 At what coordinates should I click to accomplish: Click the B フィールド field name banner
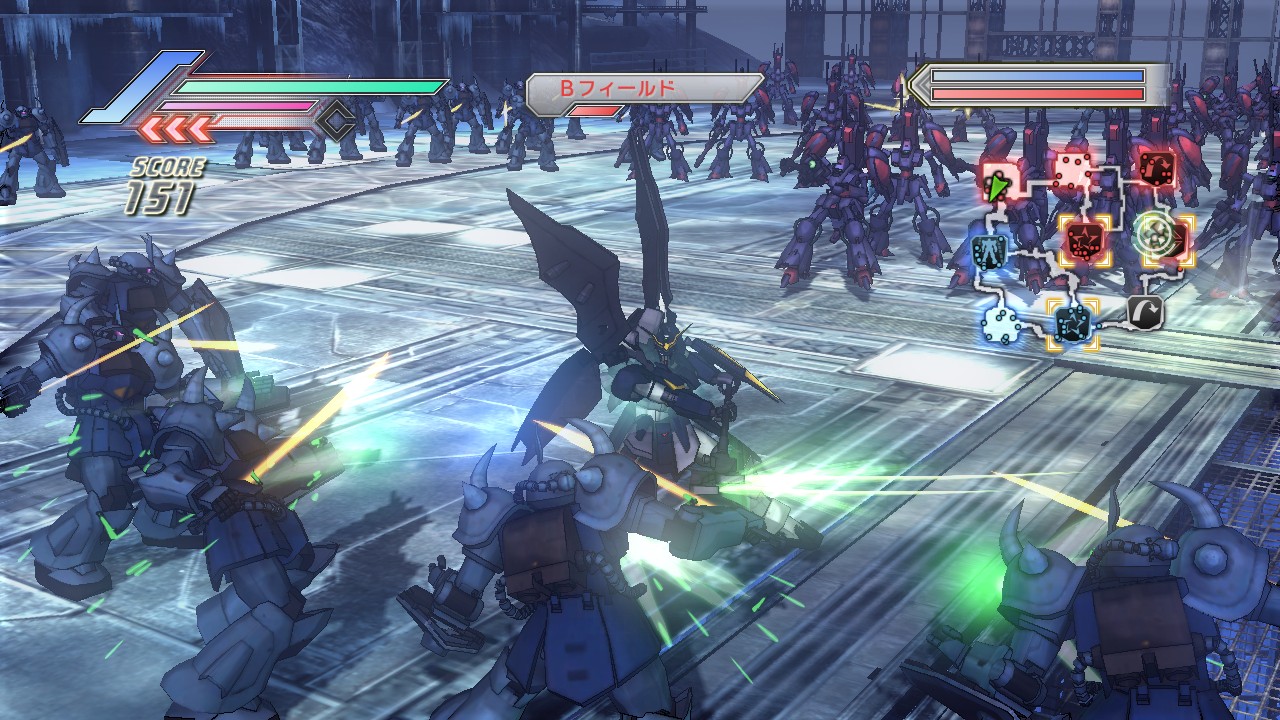[644, 88]
